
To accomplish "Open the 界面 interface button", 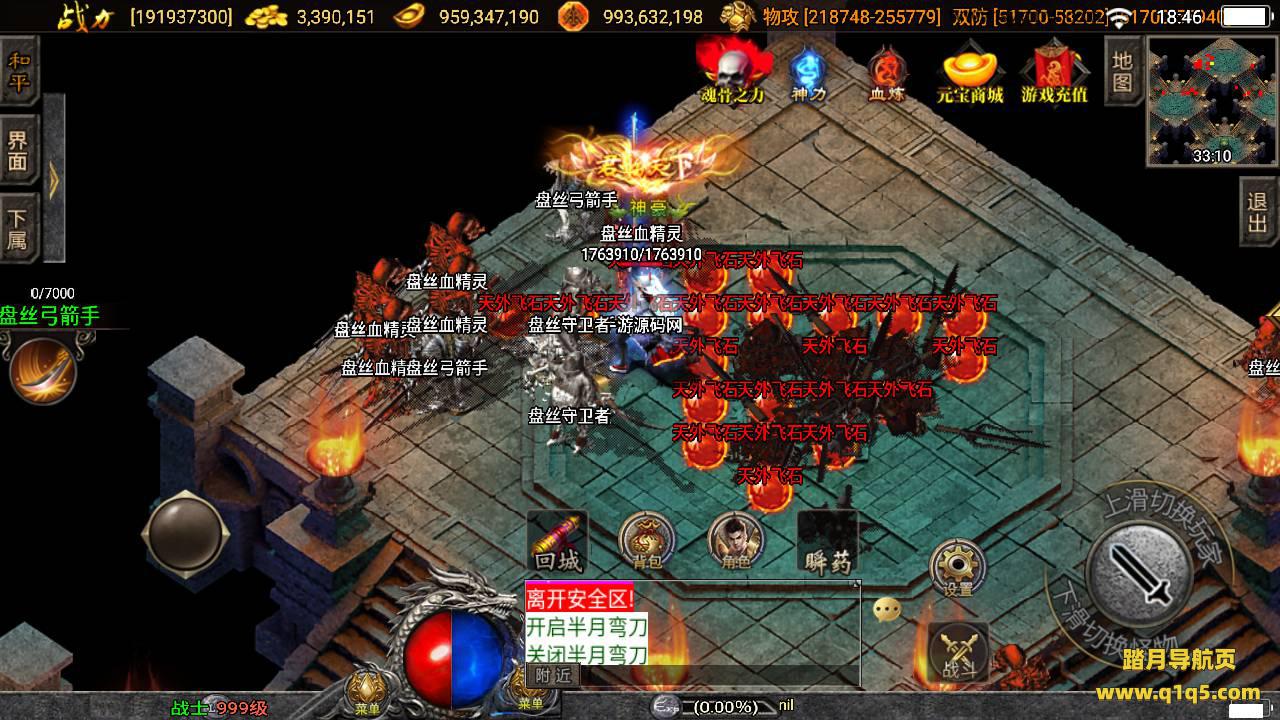I will click(x=19, y=152).
